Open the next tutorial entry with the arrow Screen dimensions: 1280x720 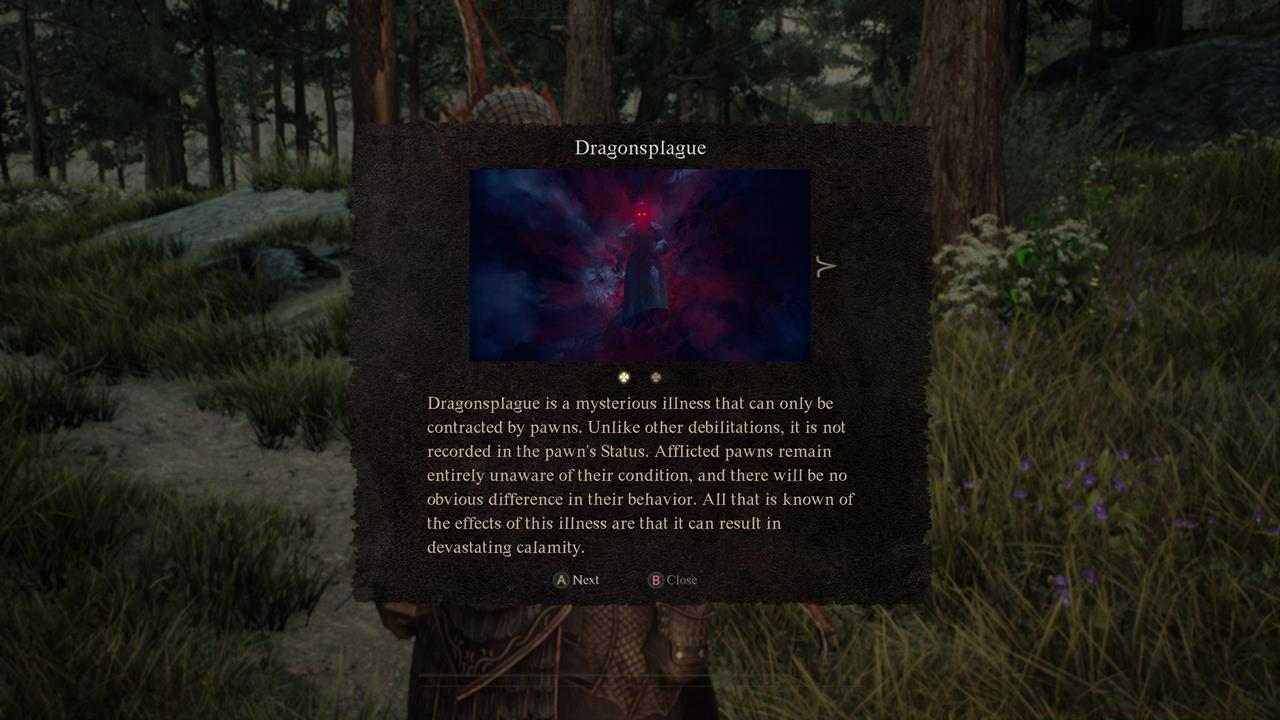827,265
